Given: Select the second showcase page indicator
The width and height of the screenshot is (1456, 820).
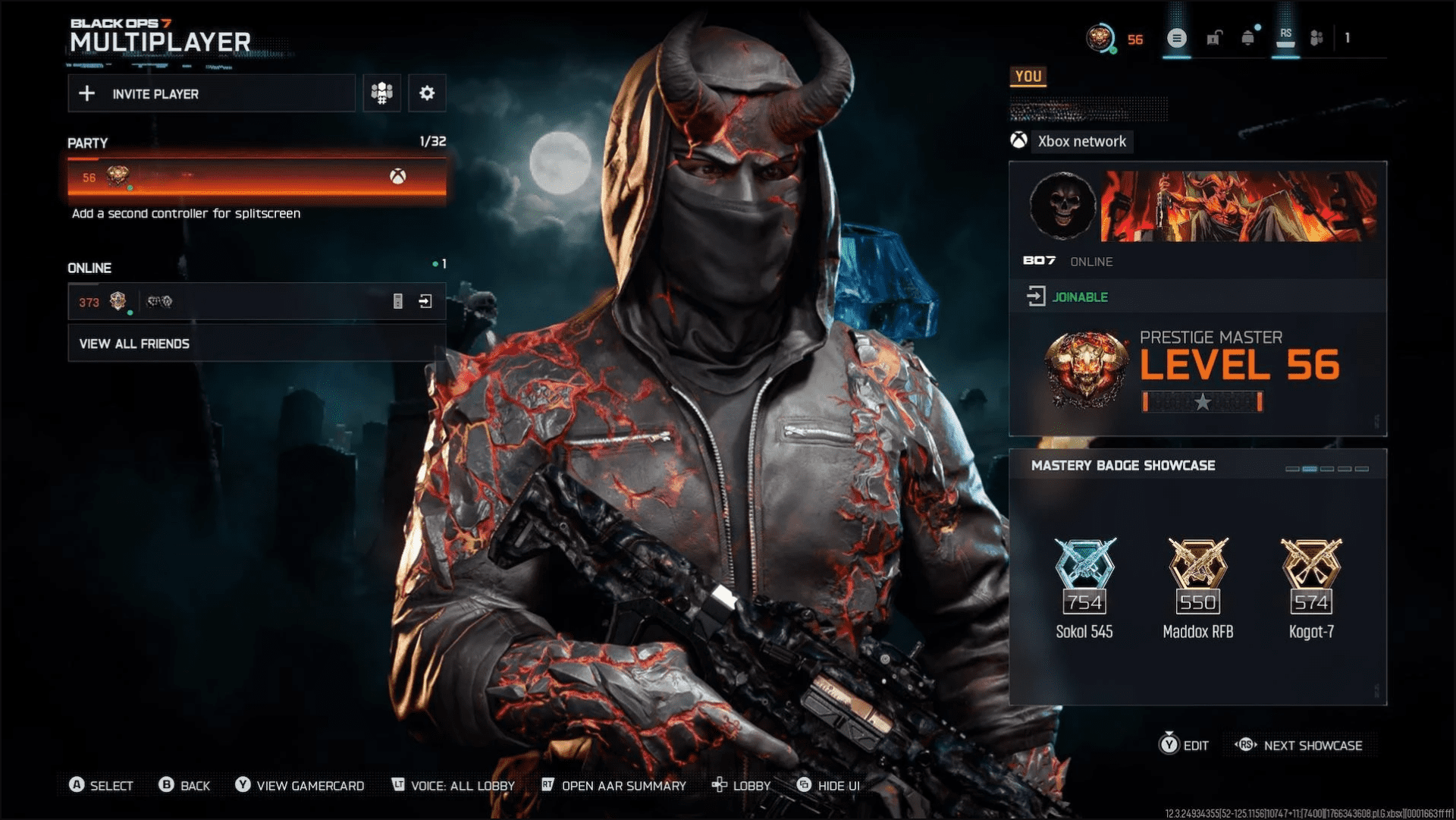Looking at the screenshot, I should [1310, 469].
